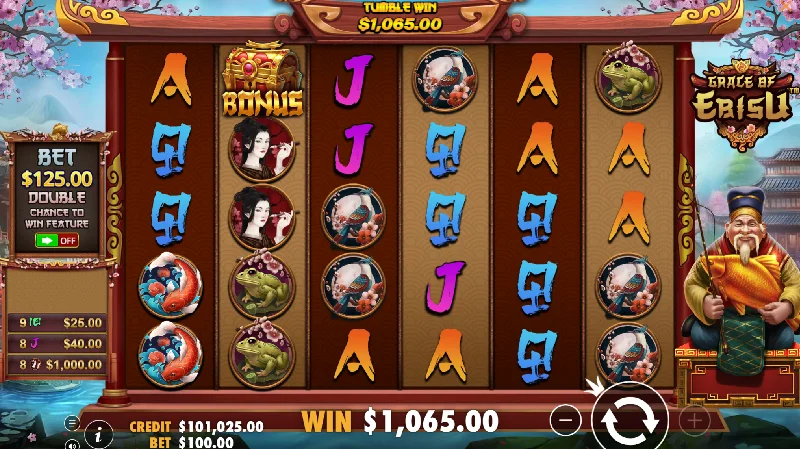Spin the reels with the circular arrows button
This screenshot has width=800, height=449.
(x=630, y=419)
